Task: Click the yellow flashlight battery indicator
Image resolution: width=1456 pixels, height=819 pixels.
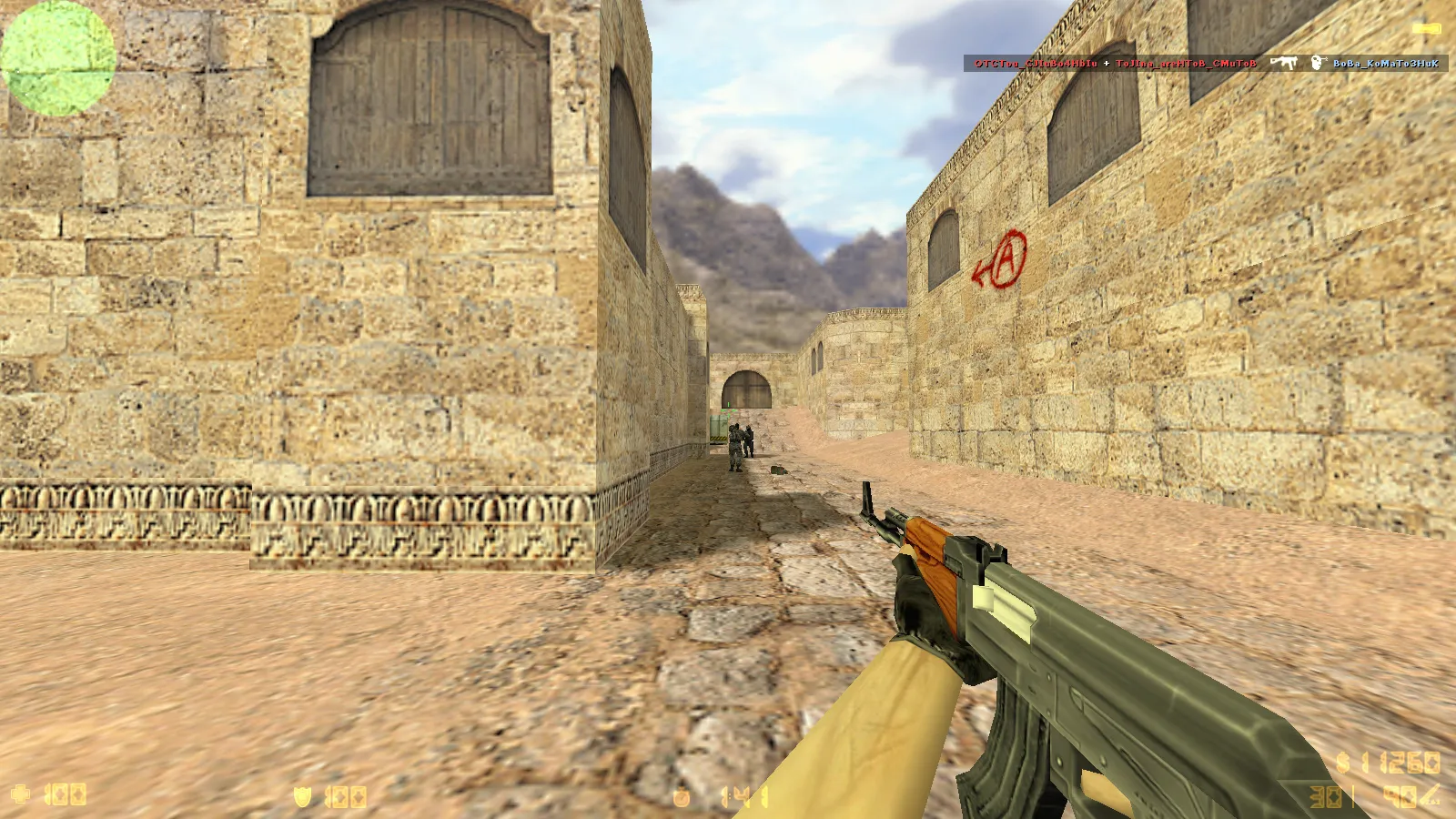Action: tap(1425, 29)
